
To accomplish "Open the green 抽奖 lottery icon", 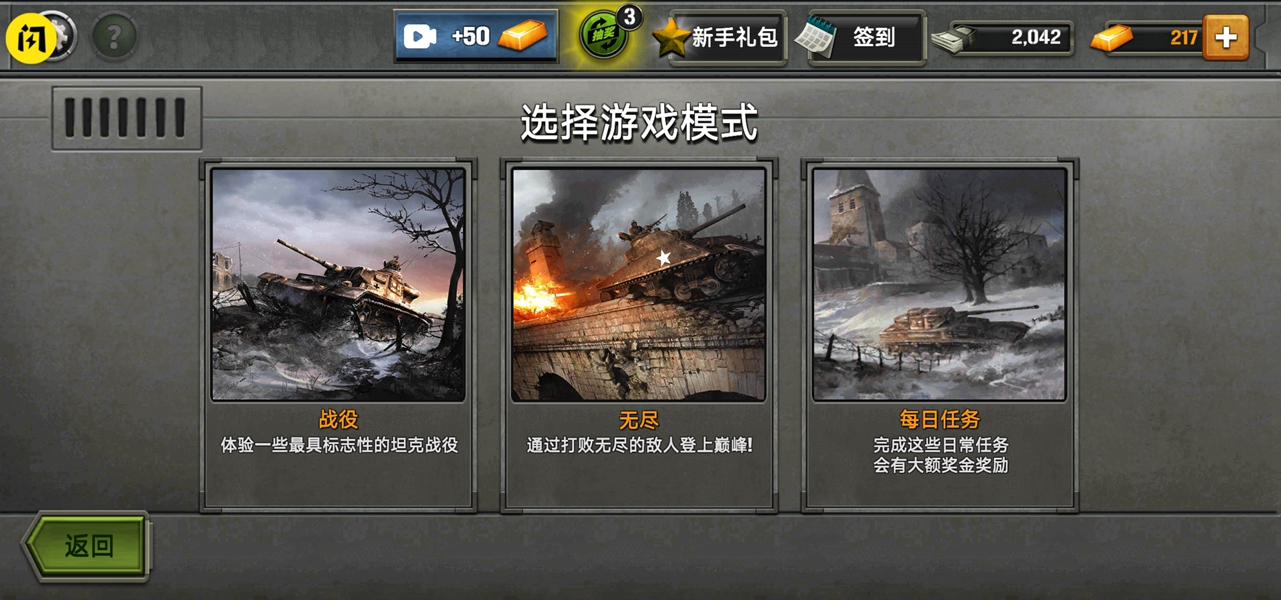I will [605, 37].
